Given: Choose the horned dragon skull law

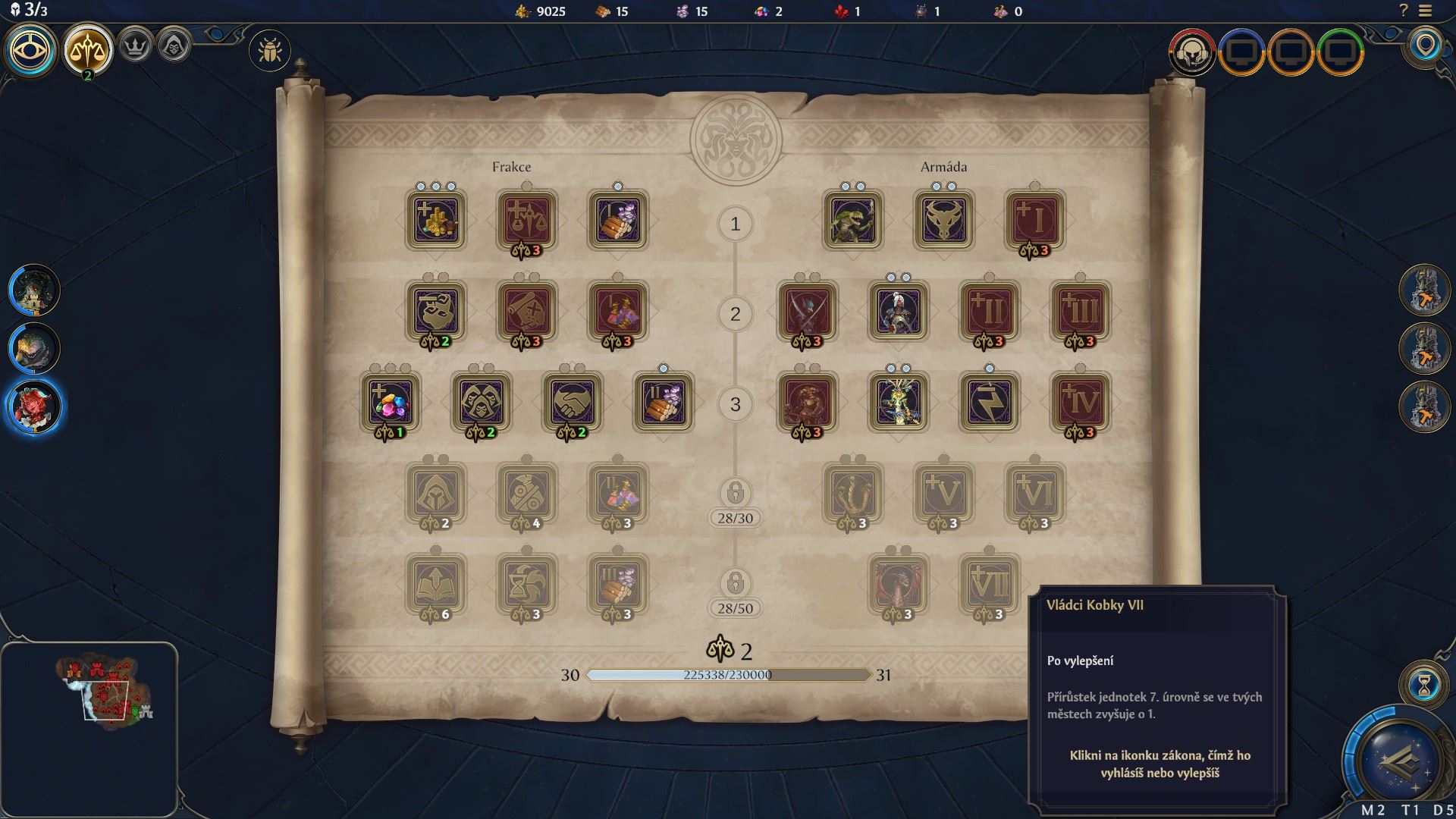Looking at the screenshot, I should coord(943,220).
